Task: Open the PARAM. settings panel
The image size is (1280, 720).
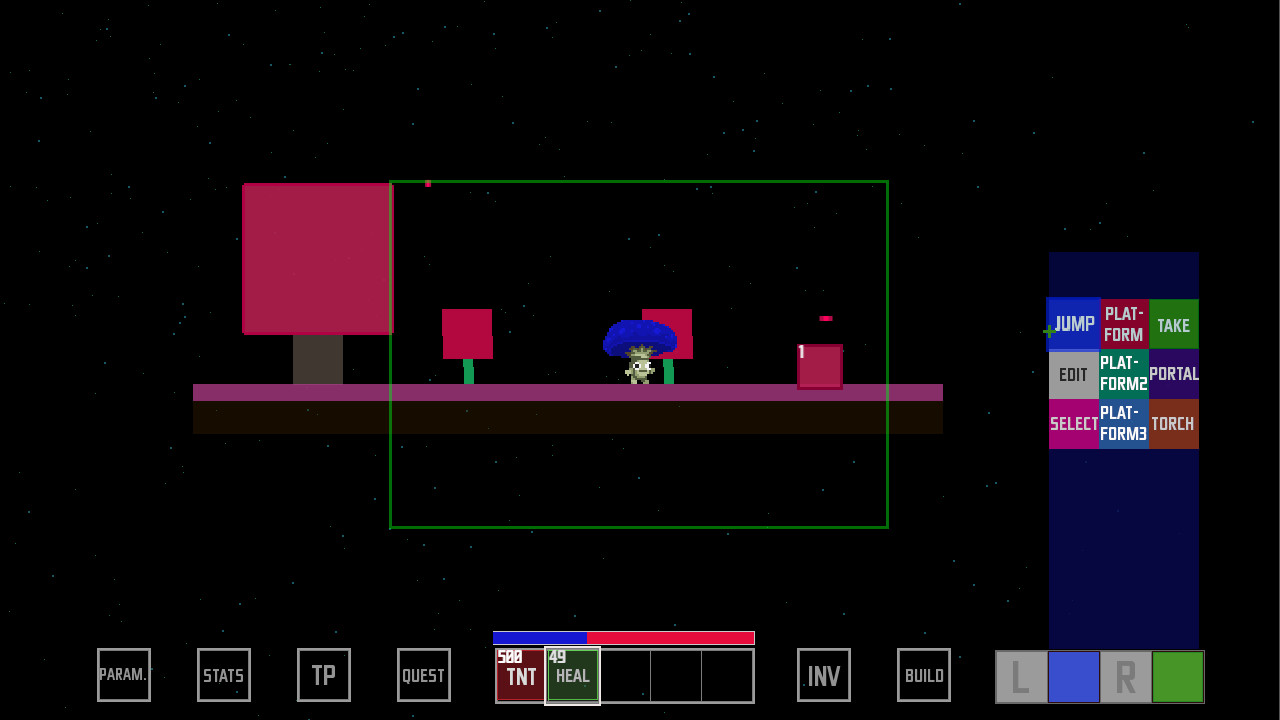Action: pos(123,675)
